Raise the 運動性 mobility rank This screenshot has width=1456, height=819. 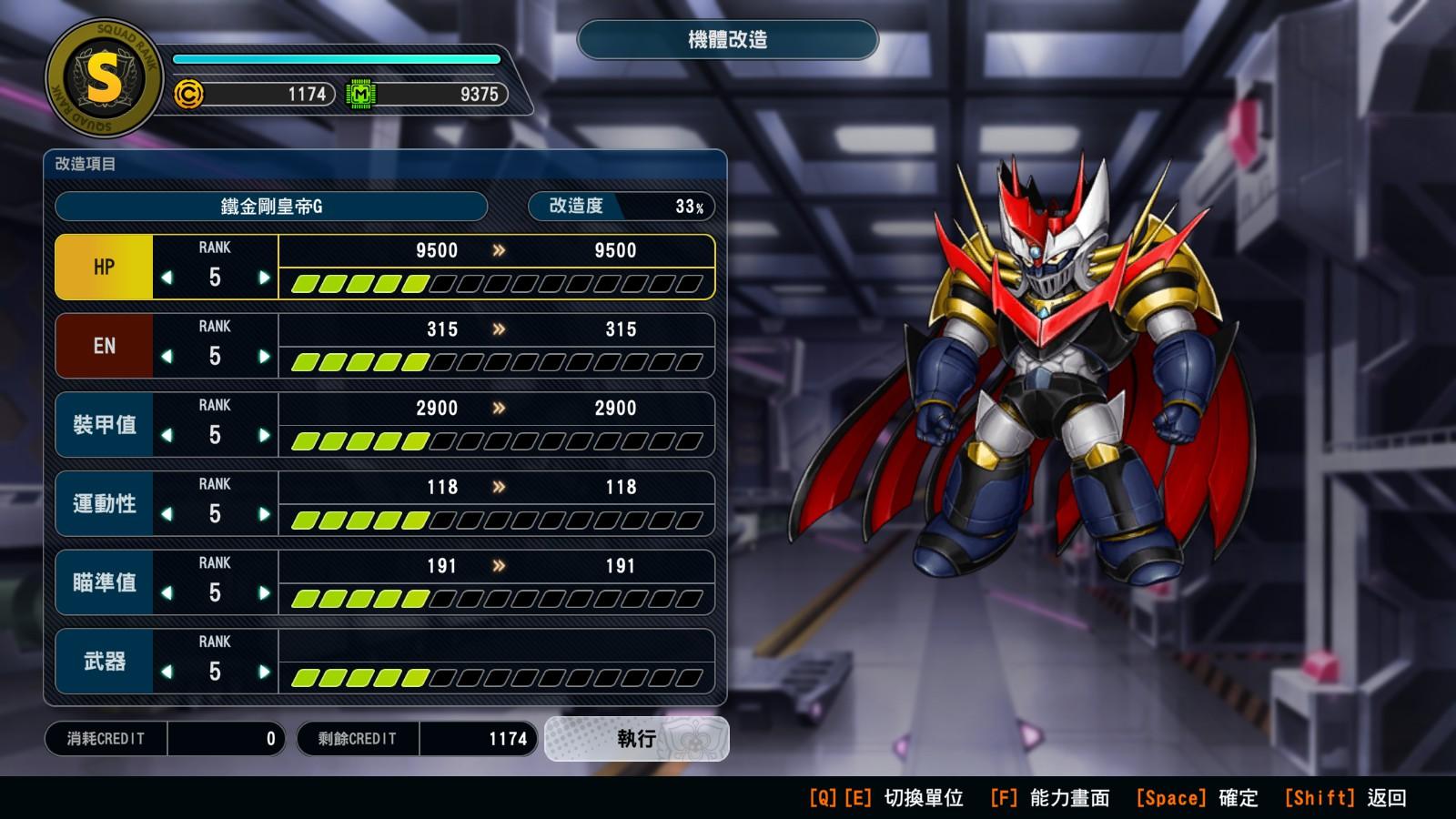pyautogui.click(x=264, y=514)
